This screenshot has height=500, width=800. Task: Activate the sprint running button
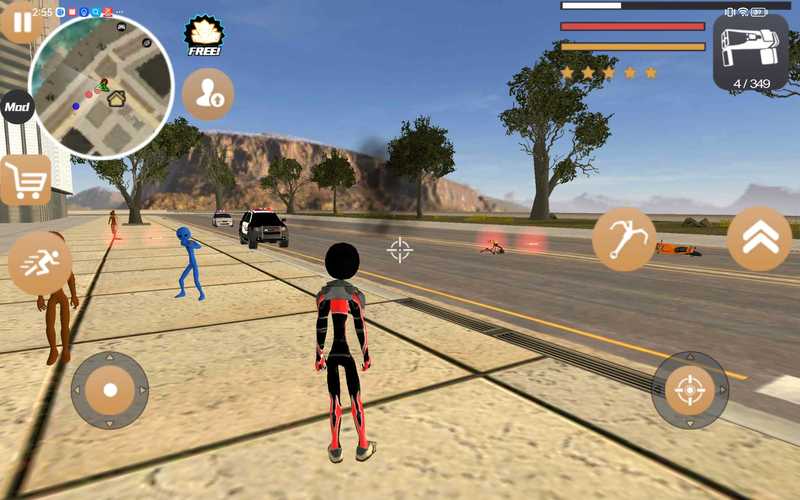[x=40, y=264]
